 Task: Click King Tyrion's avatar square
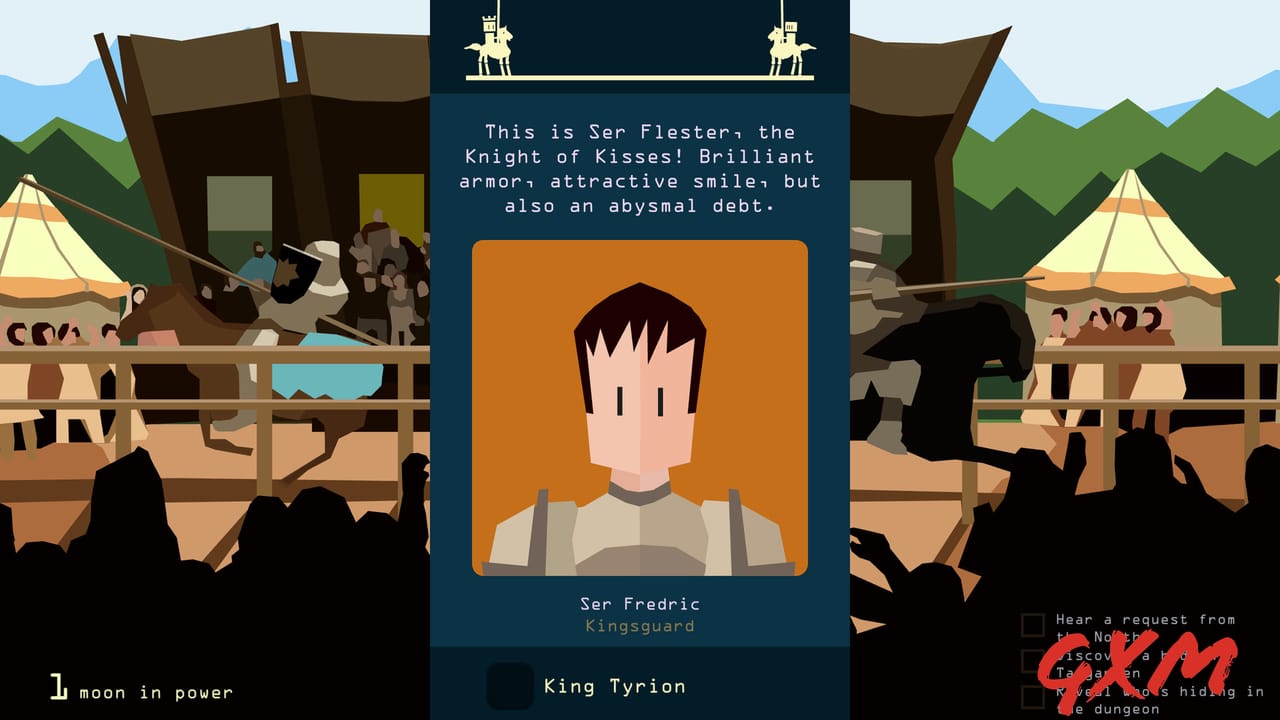(x=510, y=686)
